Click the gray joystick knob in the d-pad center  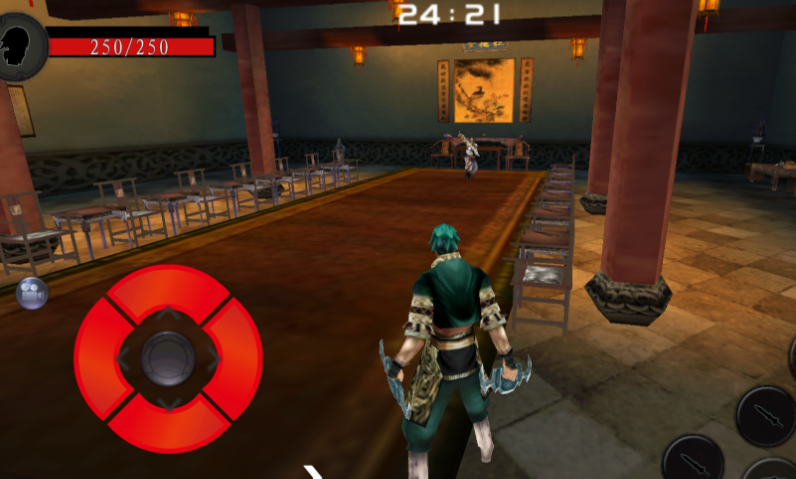coord(168,358)
